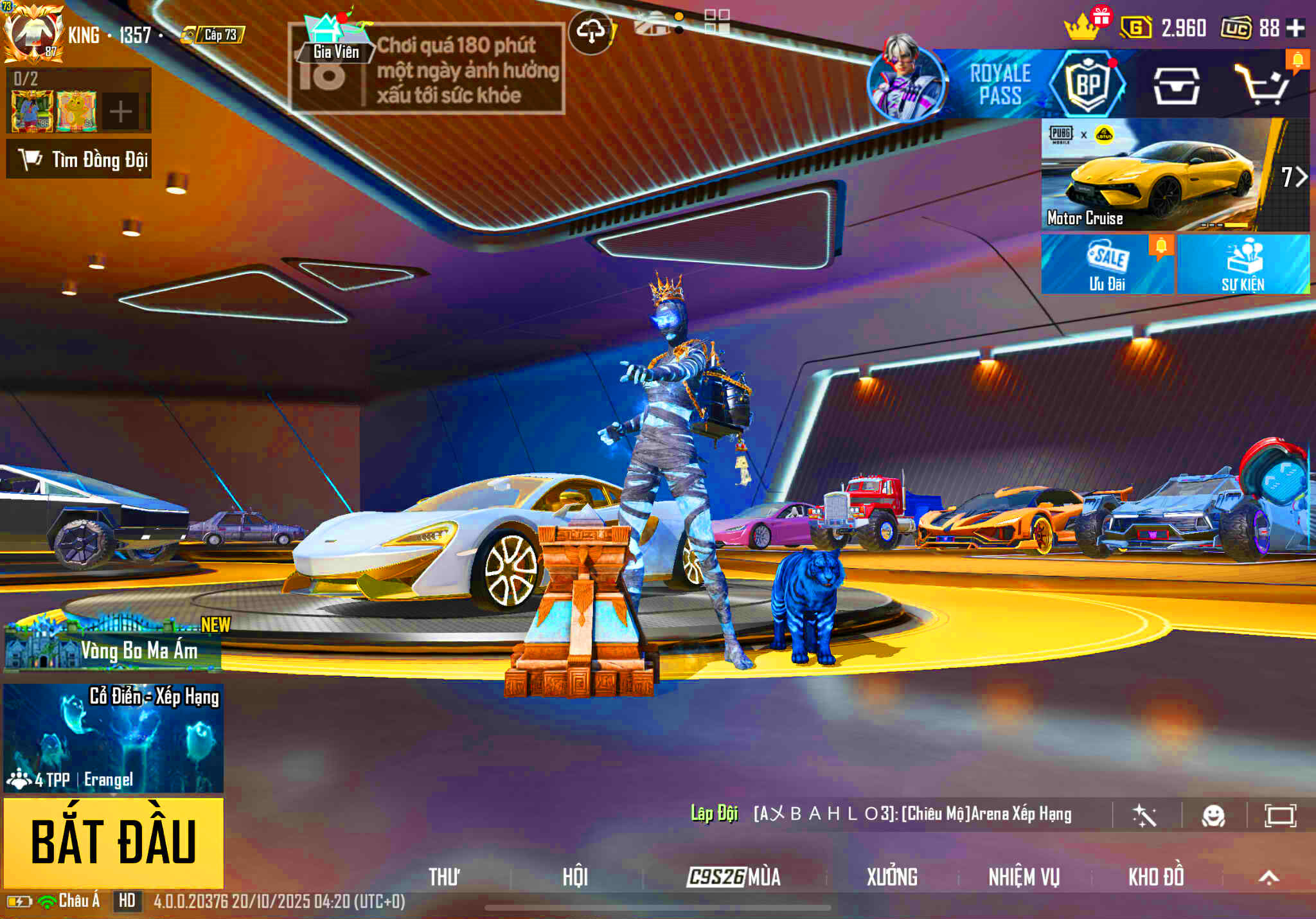
Task: Open the Nhiệm Vụ missions menu
Action: 1024,877
